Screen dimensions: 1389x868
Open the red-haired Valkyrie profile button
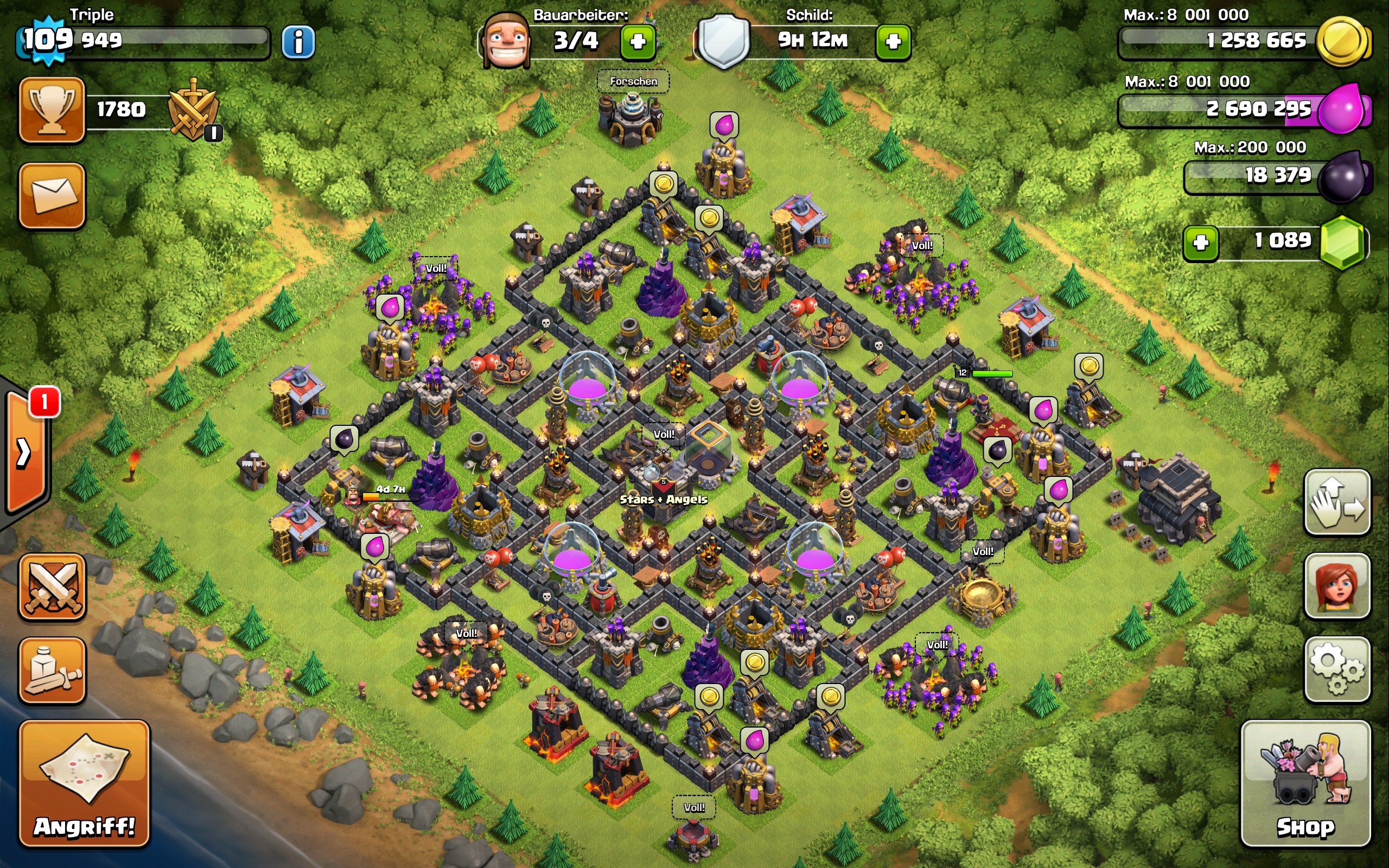(1337, 585)
